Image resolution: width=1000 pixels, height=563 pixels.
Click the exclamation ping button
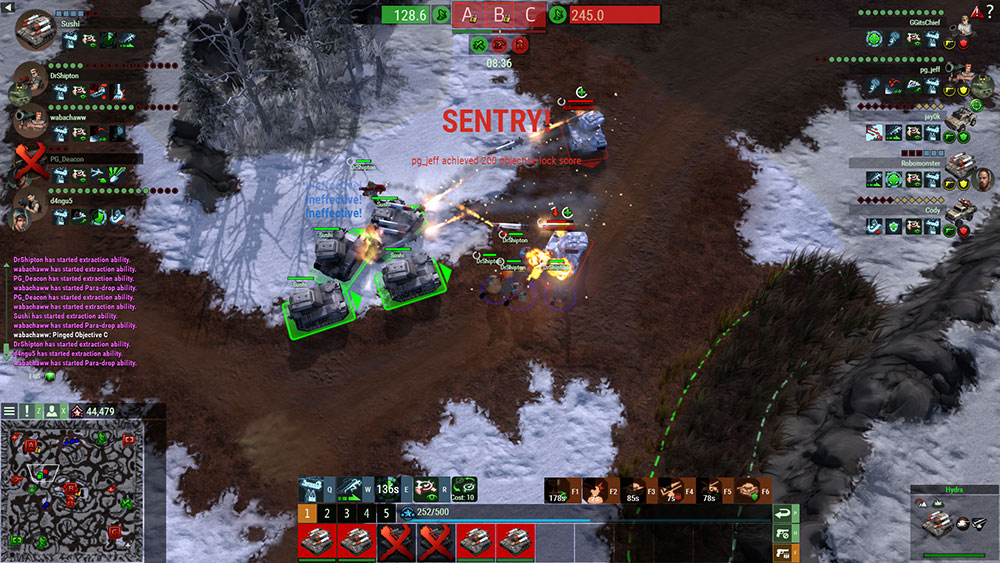click(x=27, y=411)
